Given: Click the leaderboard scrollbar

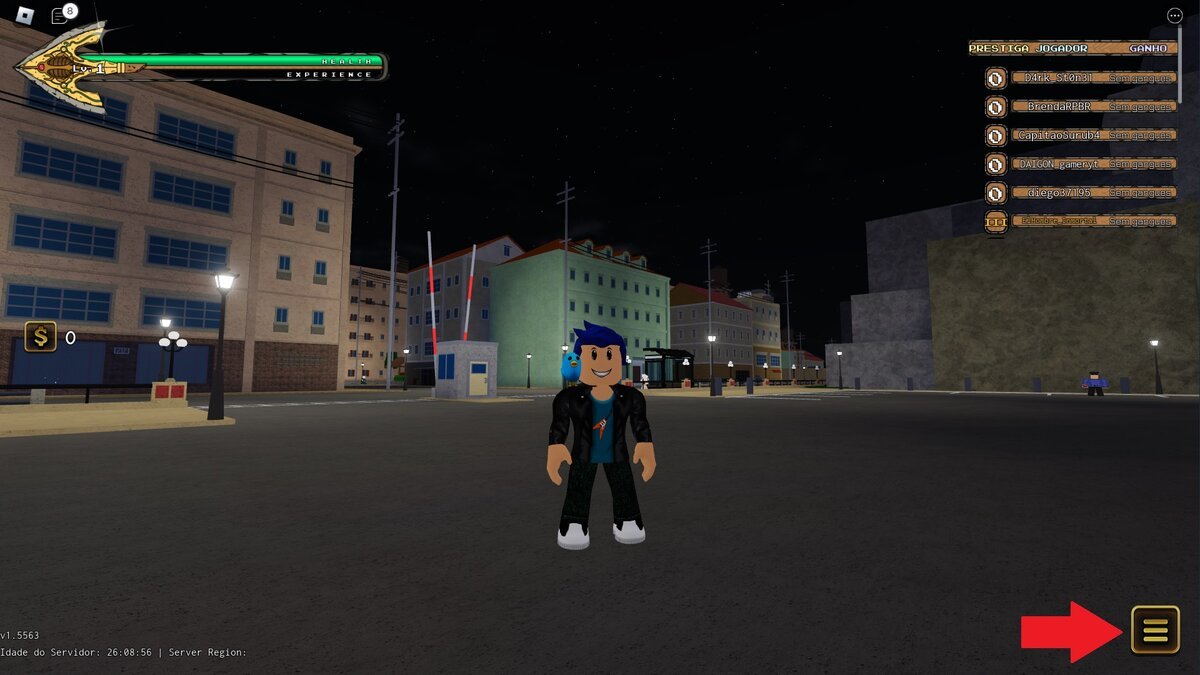Looking at the screenshot, I should click(x=1180, y=60).
